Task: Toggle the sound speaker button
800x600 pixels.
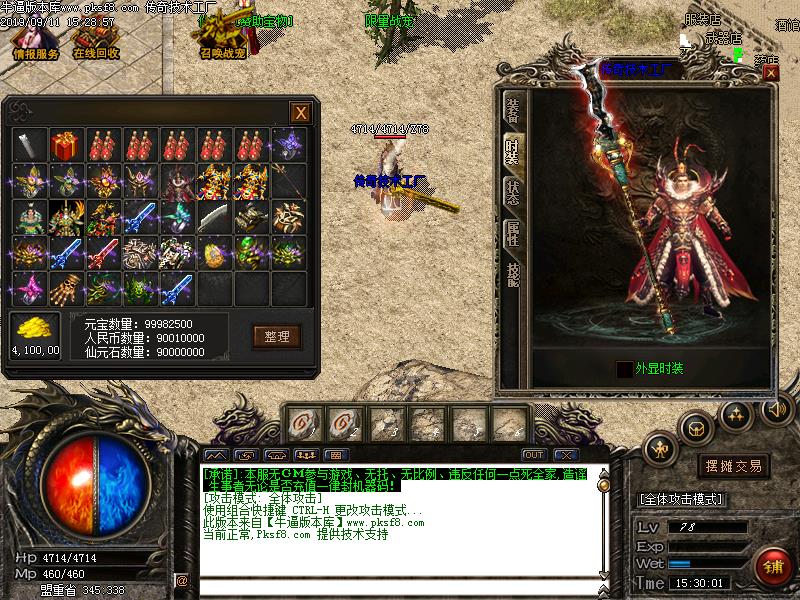Action: 776,409
